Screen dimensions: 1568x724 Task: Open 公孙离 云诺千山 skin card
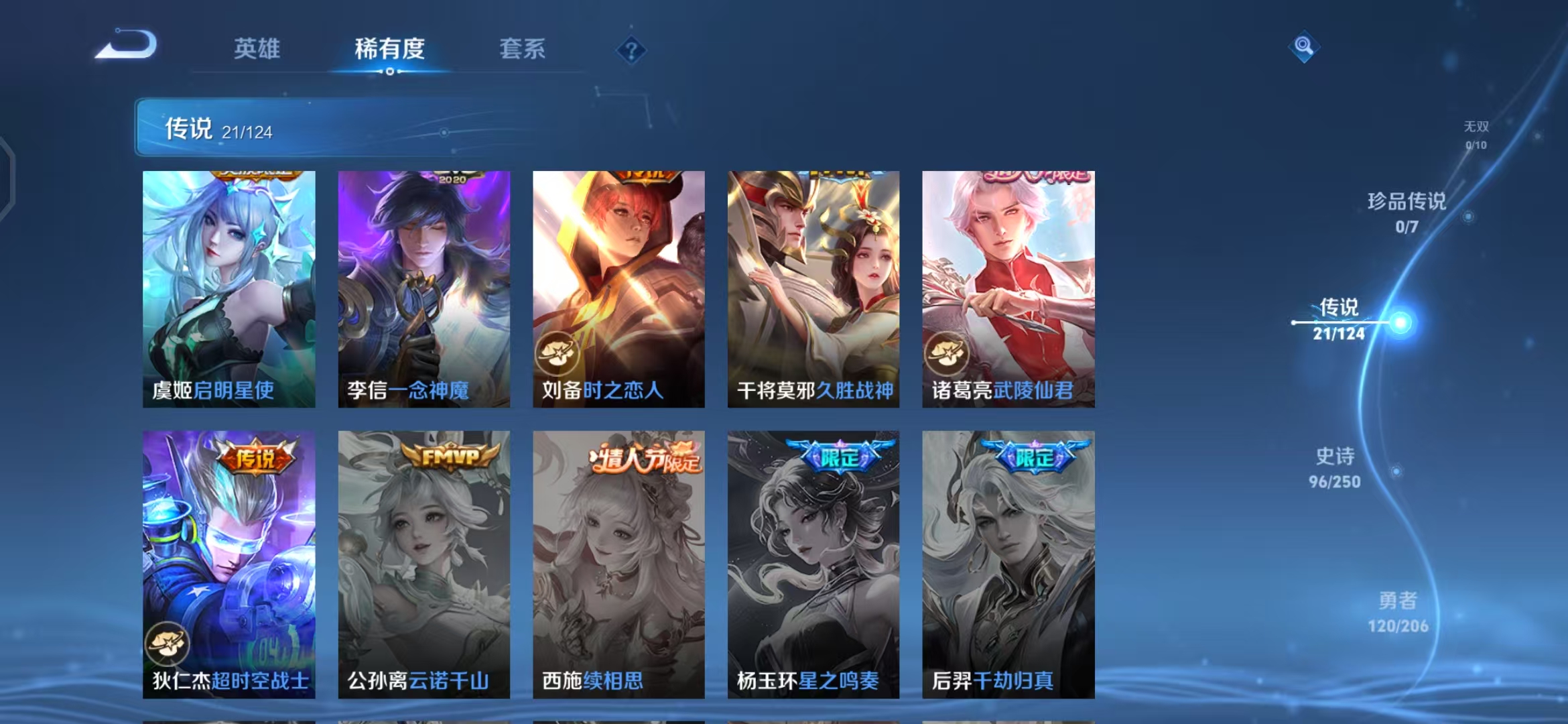point(423,564)
